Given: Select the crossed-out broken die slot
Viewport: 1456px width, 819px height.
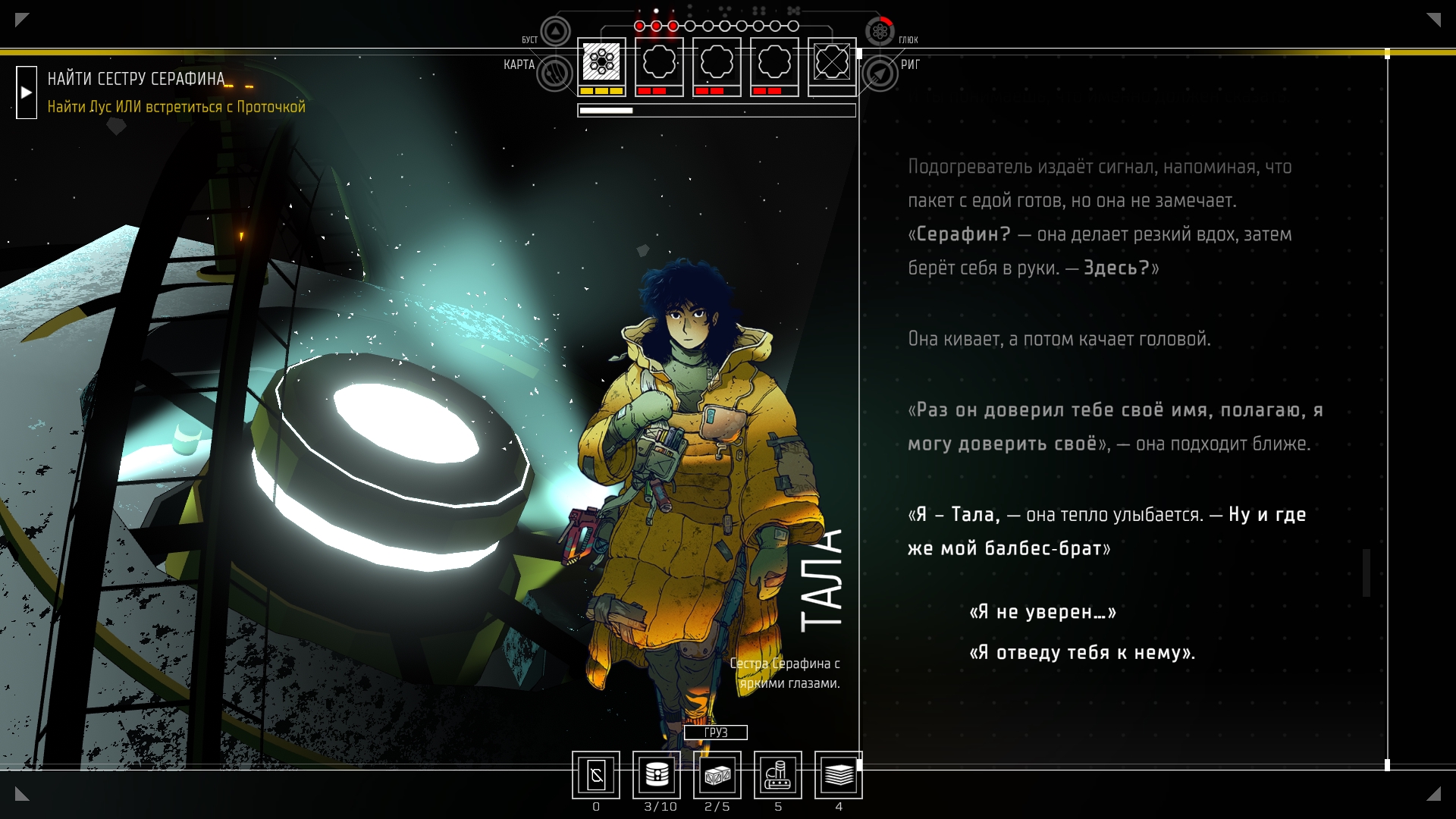Looking at the screenshot, I should point(832,62).
